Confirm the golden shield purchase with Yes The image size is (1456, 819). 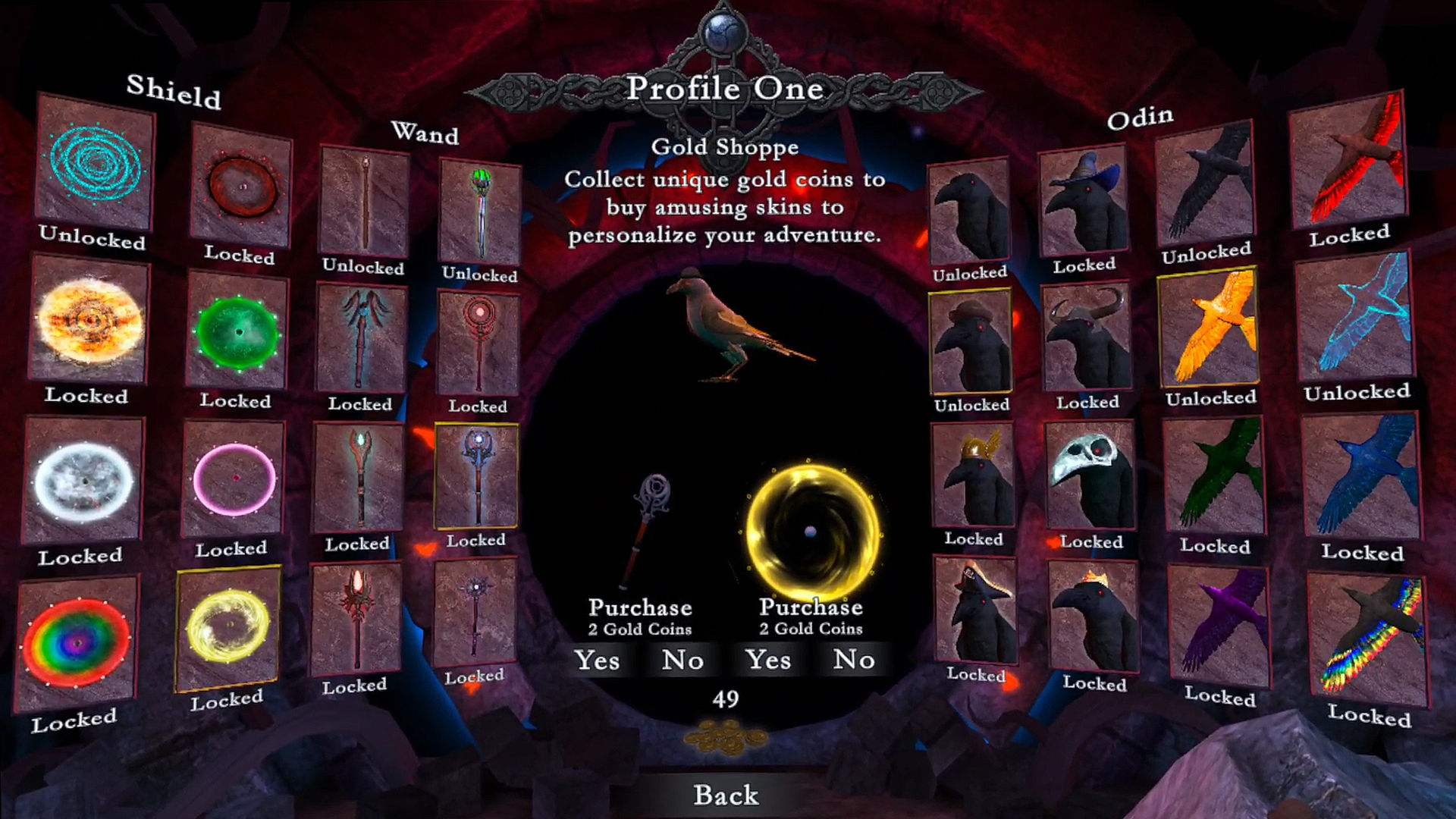point(768,660)
